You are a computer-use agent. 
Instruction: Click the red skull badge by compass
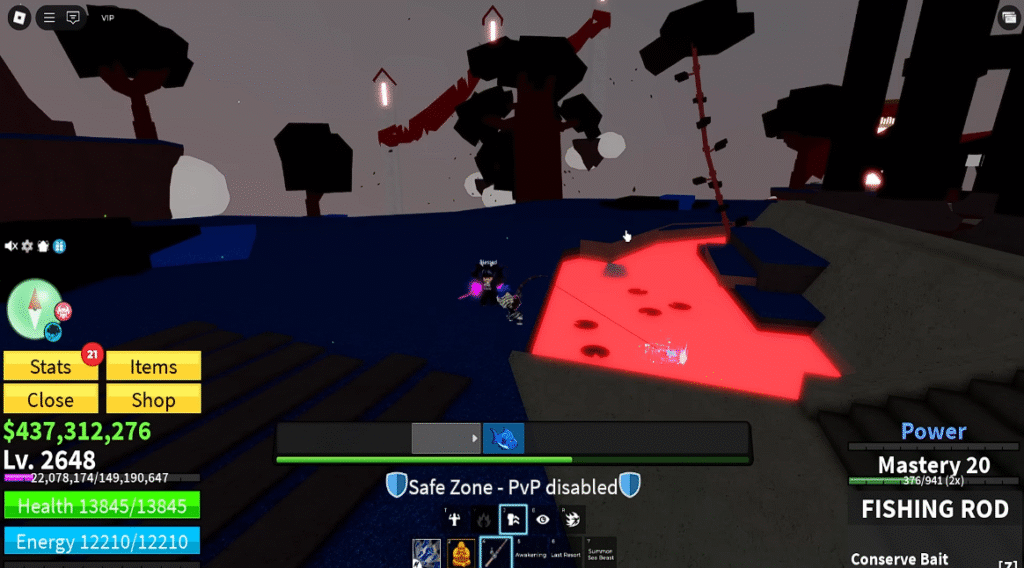coord(62,311)
